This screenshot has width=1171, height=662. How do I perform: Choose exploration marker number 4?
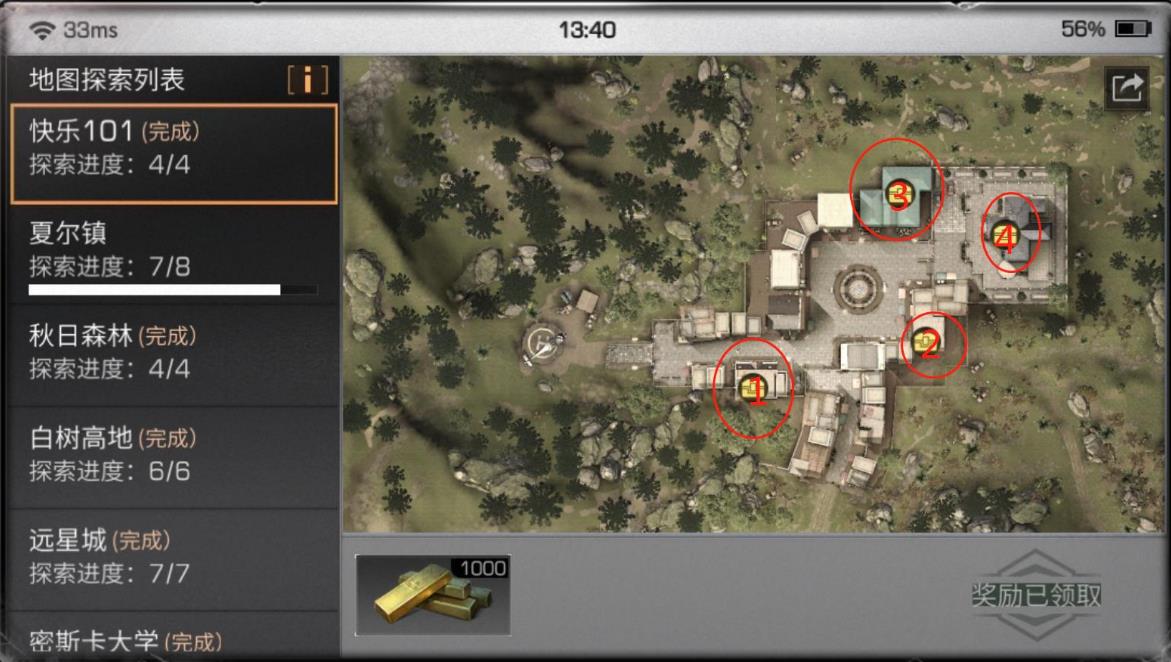click(x=1006, y=236)
